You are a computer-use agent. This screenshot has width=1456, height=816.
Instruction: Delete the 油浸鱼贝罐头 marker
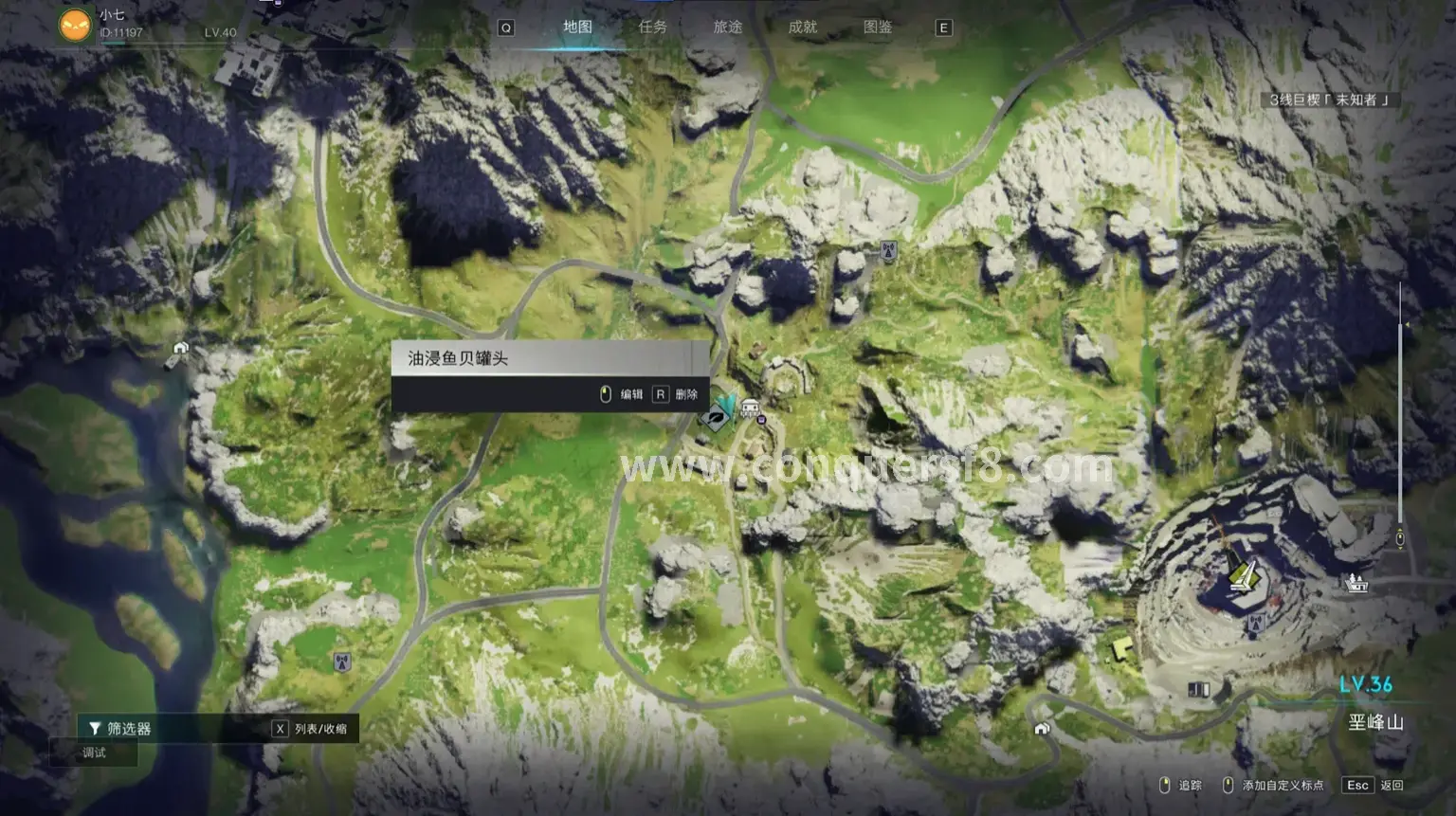675,394
